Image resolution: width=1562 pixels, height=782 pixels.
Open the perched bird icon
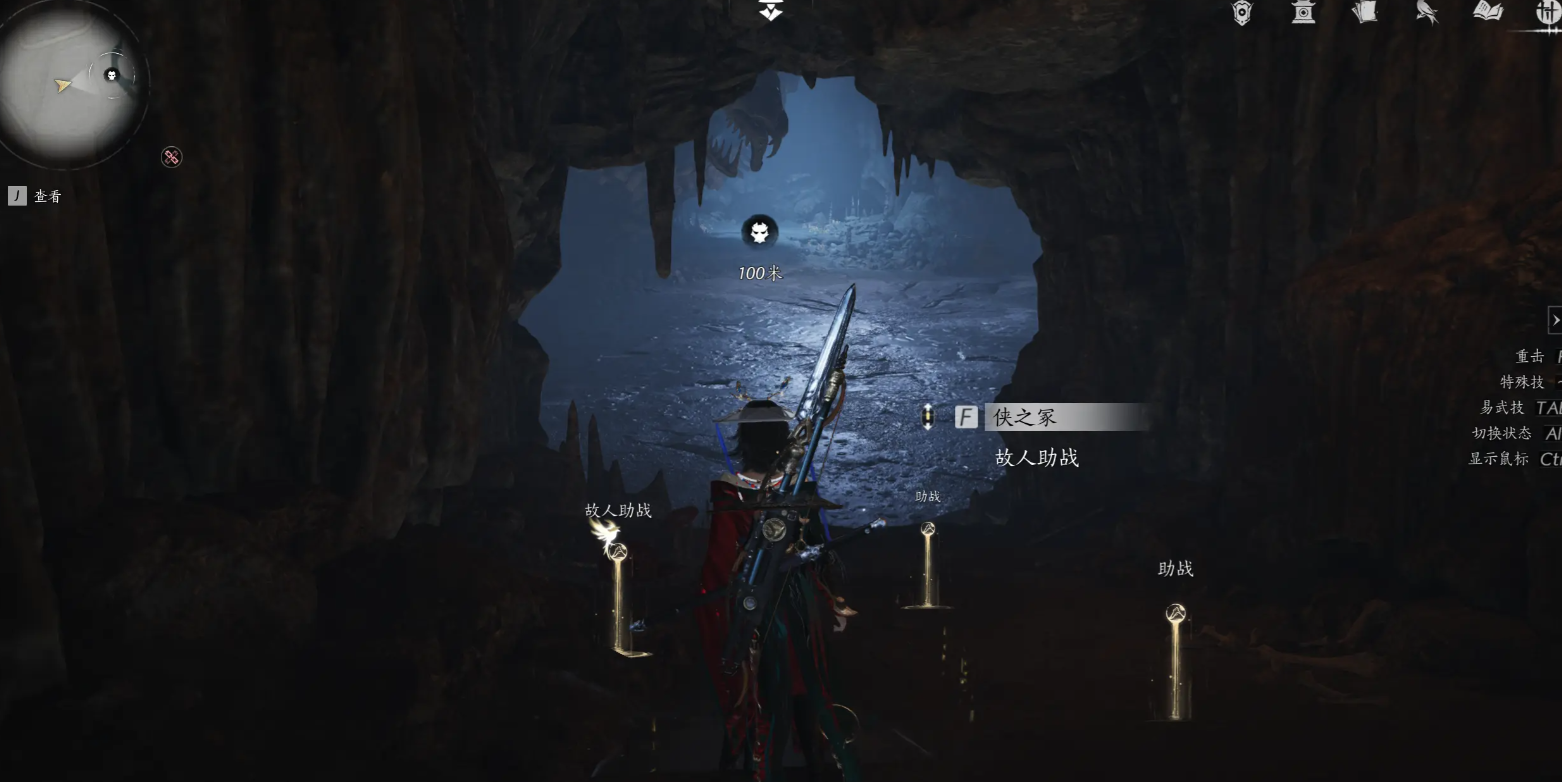[1427, 12]
